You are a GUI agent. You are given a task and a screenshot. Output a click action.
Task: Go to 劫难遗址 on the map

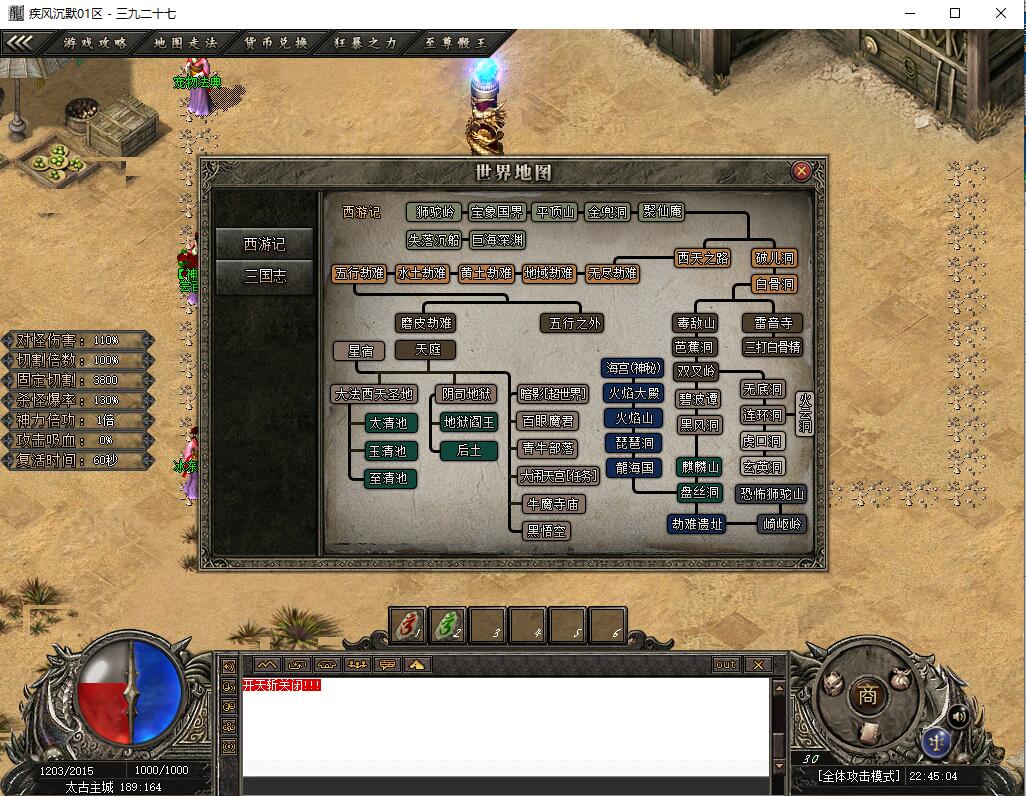697,523
